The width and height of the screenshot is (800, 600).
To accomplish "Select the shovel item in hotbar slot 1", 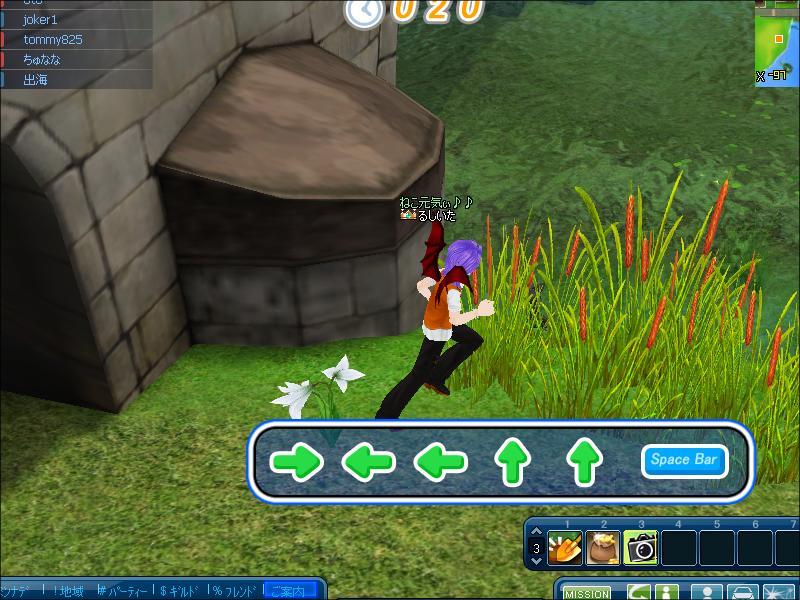I will pyautogui.click(x=566, y=548).
